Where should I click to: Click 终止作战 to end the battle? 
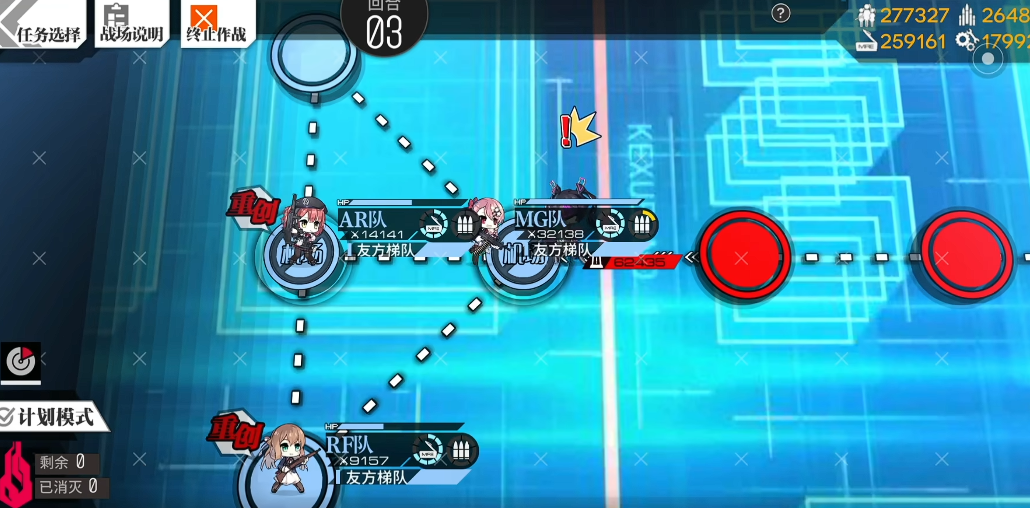[215, 24]
